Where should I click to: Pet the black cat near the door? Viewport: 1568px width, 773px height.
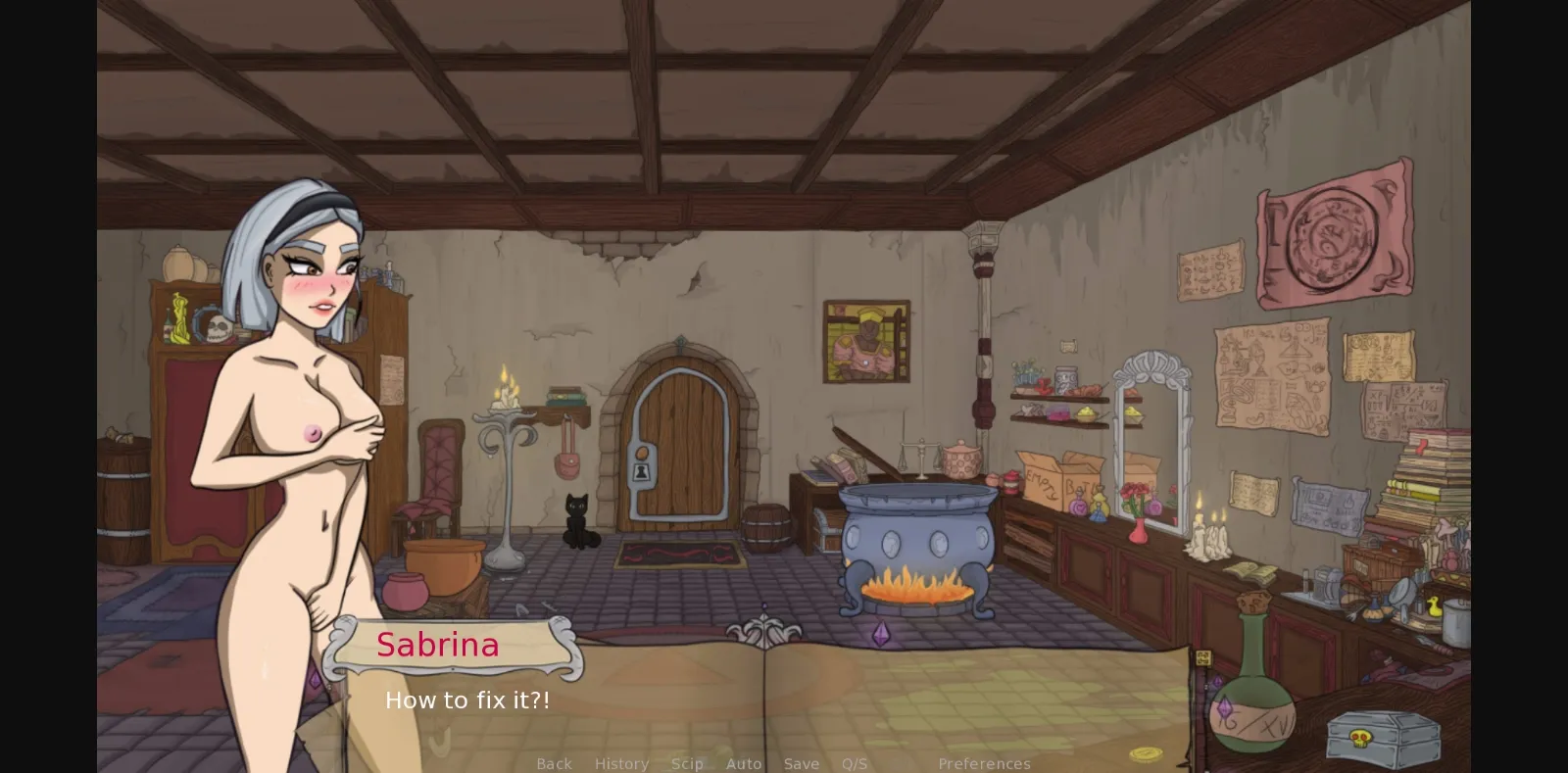(578, 517)
